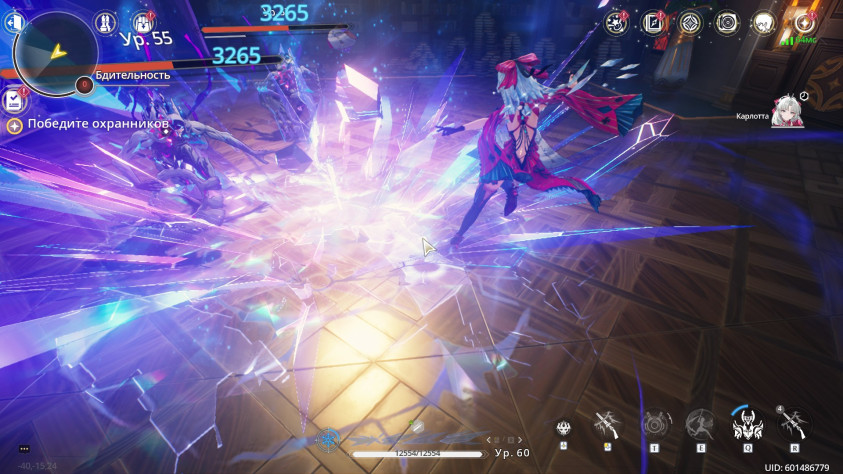Open the guidebook compass icon

[x=654, y=22]
